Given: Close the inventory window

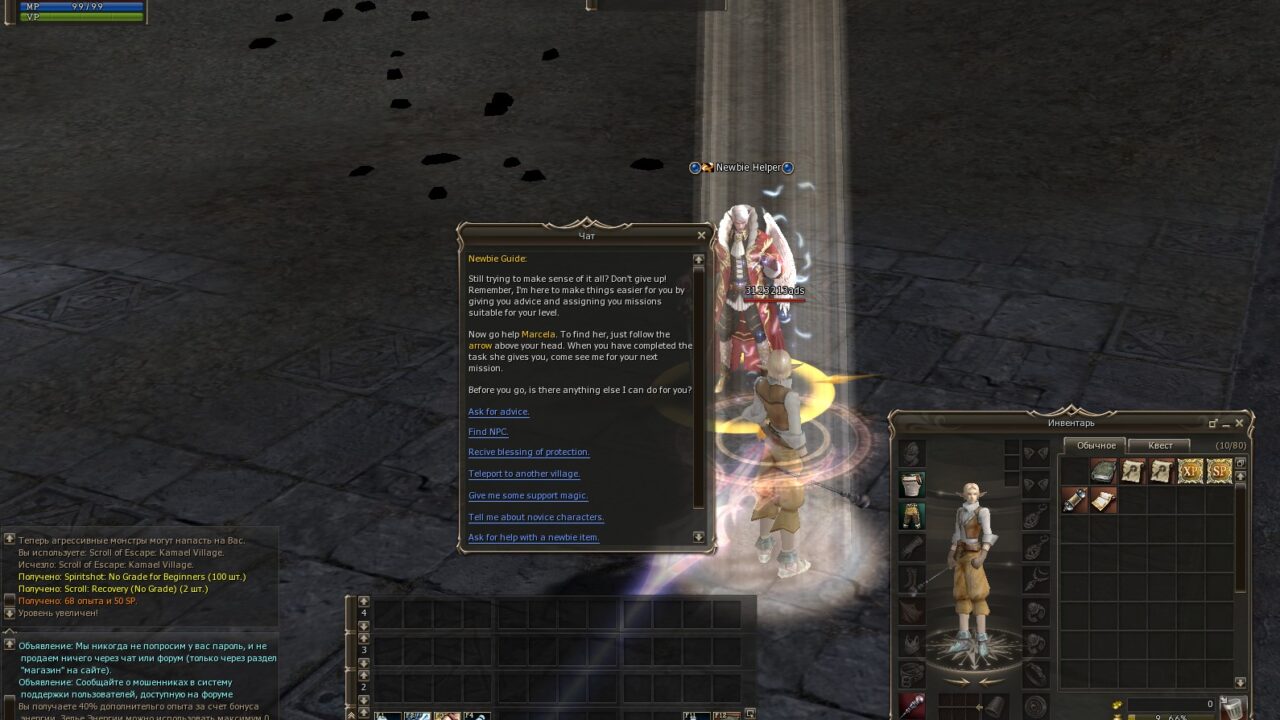Looking at the screenshot, I should [x=1239, y=423].
